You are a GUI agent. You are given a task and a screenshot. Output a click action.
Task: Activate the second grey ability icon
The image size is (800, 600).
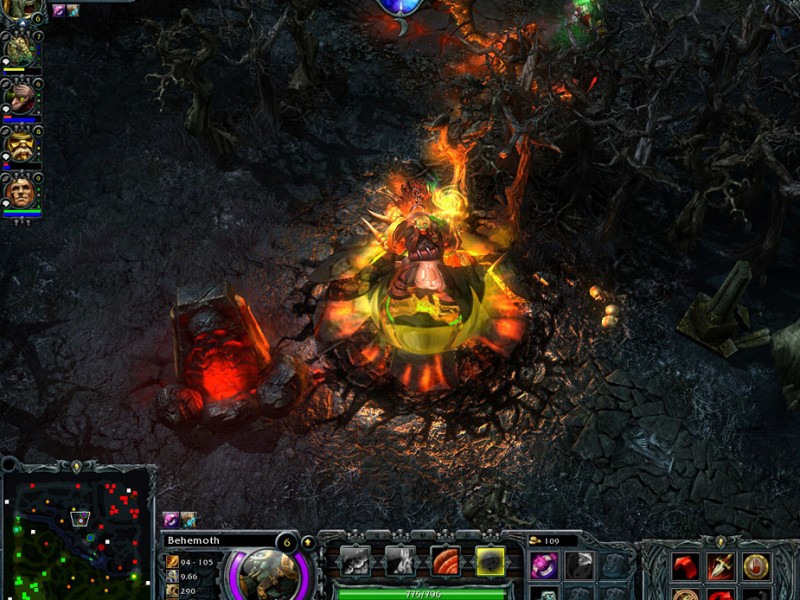pos(400,561)
